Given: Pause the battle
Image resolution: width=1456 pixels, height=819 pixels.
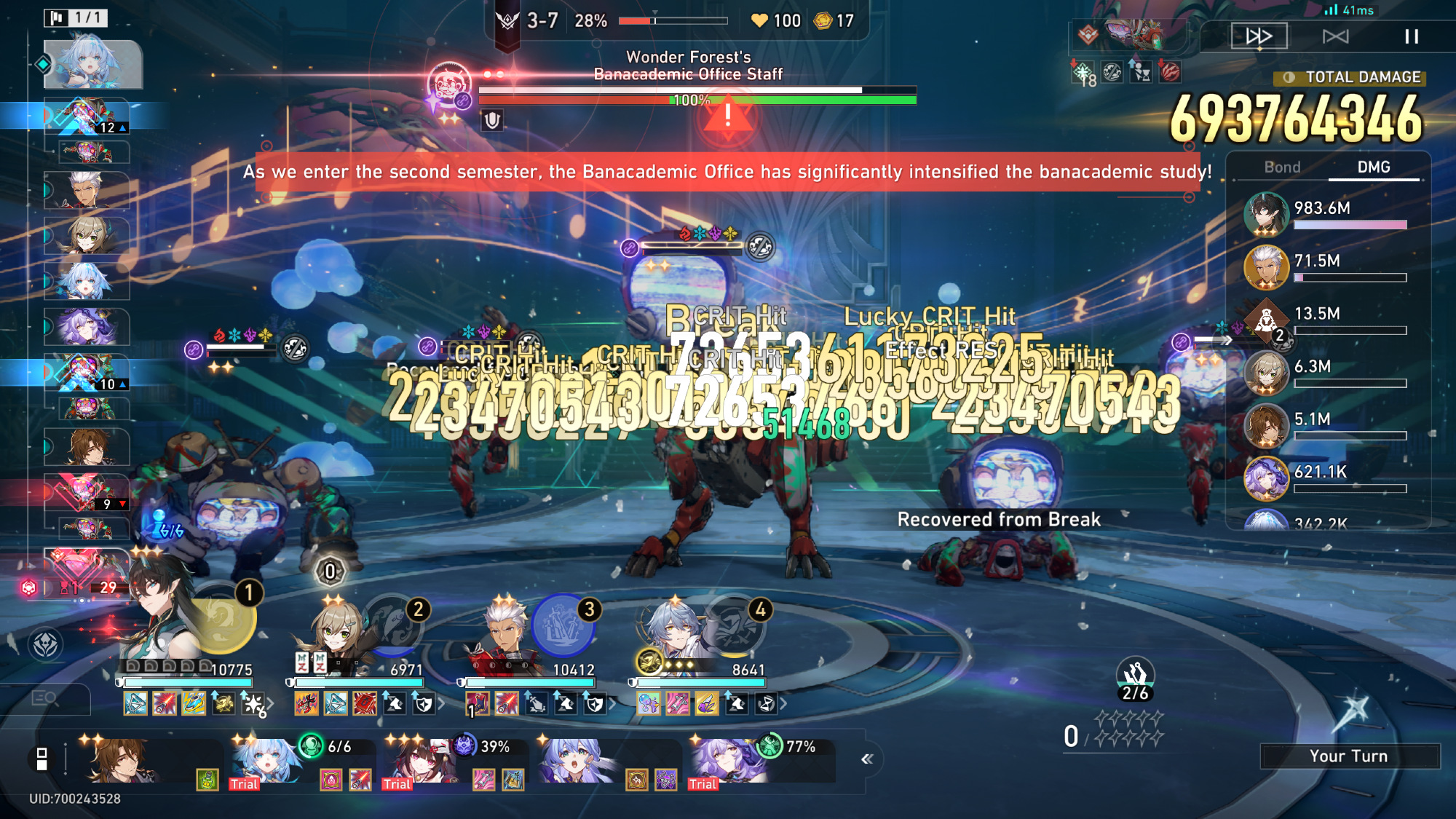Looking at the screenshot, I should 1411,36.
